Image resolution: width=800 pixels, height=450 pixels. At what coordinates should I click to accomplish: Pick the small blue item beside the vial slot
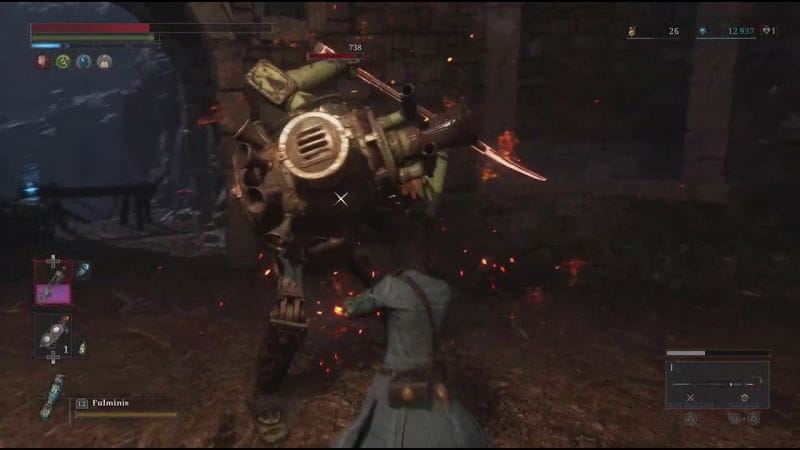(83, 269)
